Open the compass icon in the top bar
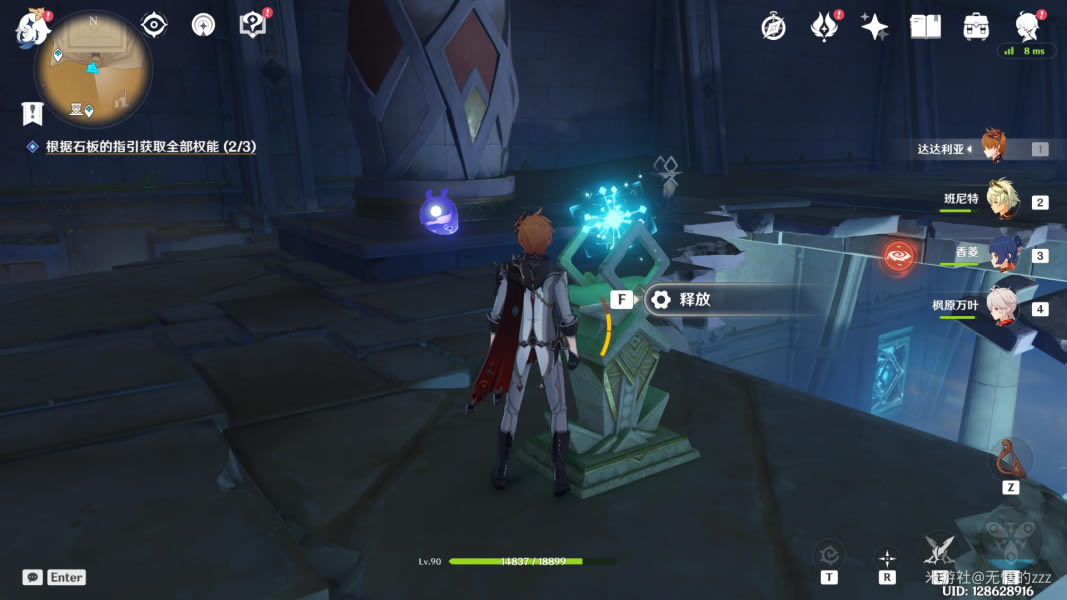Image resolution: width=1067 pixels, height=600 pixels. [773, 28]
